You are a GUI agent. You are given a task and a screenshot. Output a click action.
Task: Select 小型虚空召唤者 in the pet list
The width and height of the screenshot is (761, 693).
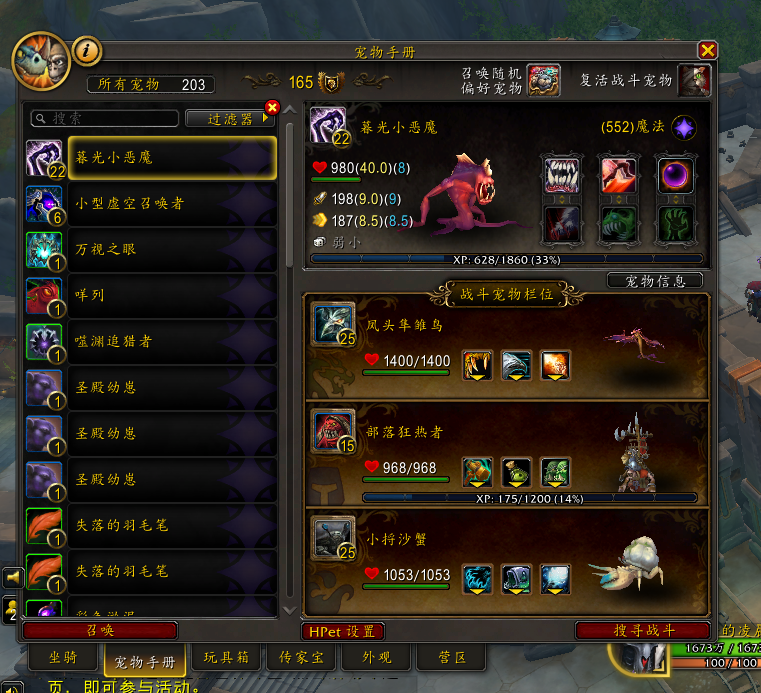click(150, 204)
